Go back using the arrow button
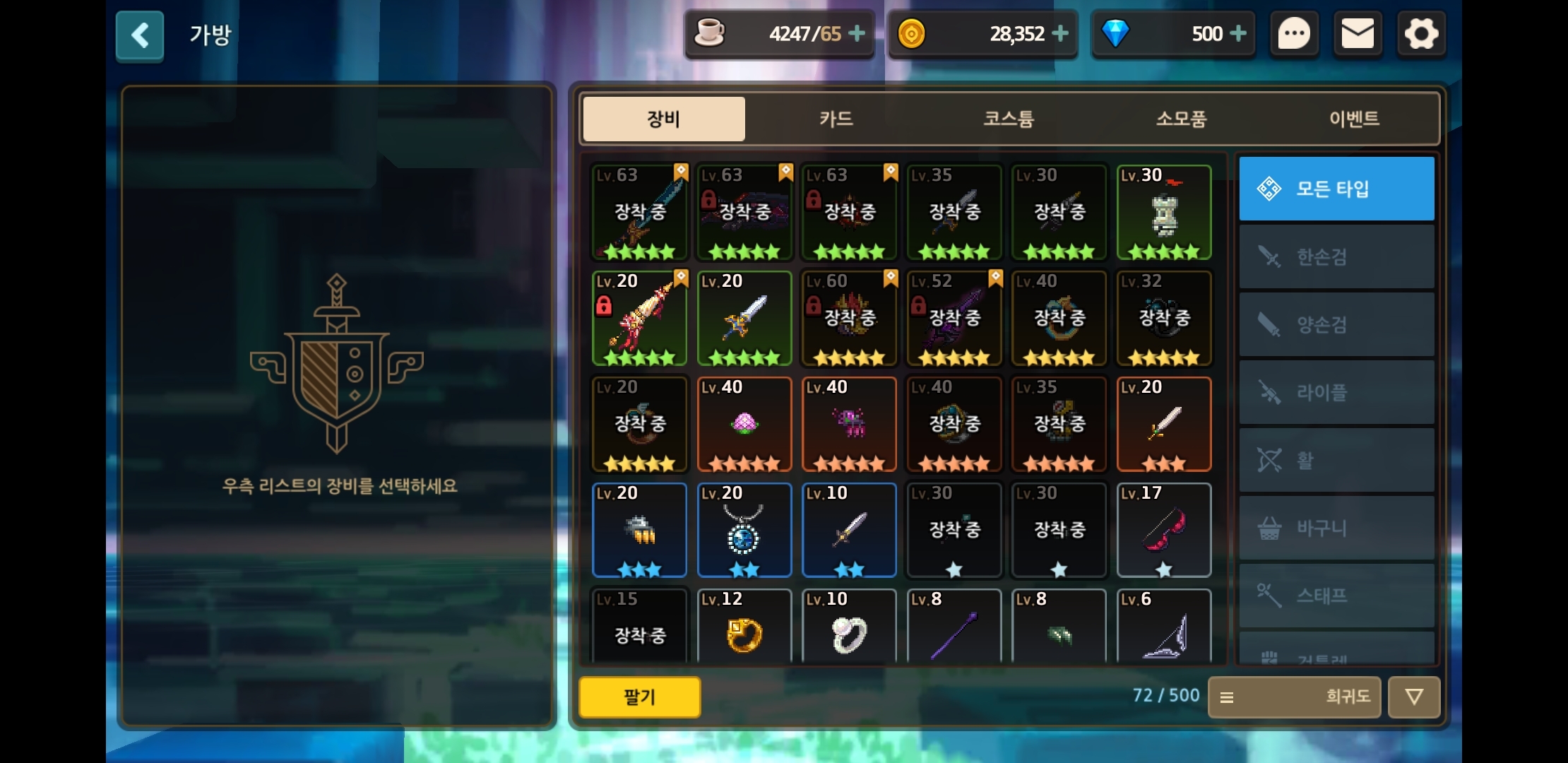 (x=140, y=35)
